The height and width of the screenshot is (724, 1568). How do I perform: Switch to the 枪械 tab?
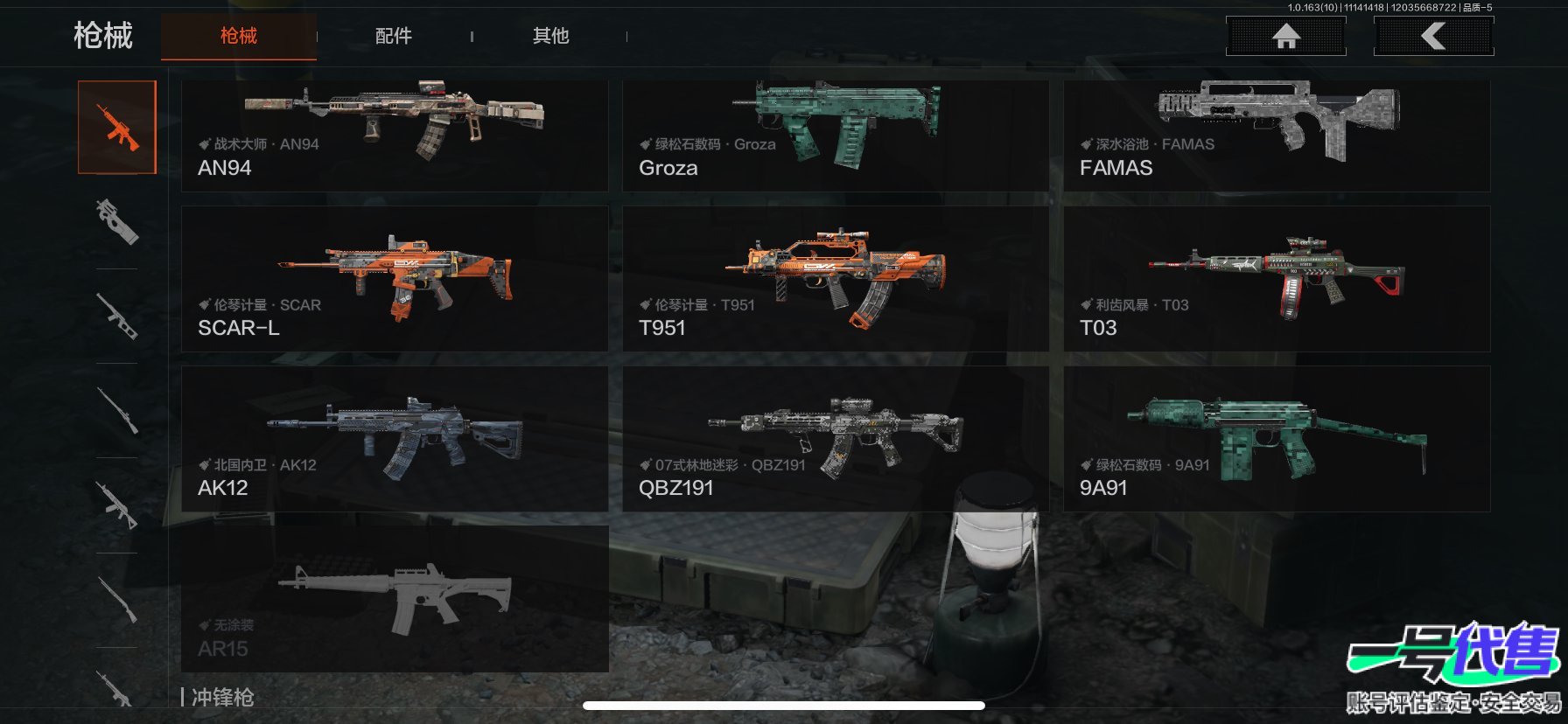pos(238,36)
